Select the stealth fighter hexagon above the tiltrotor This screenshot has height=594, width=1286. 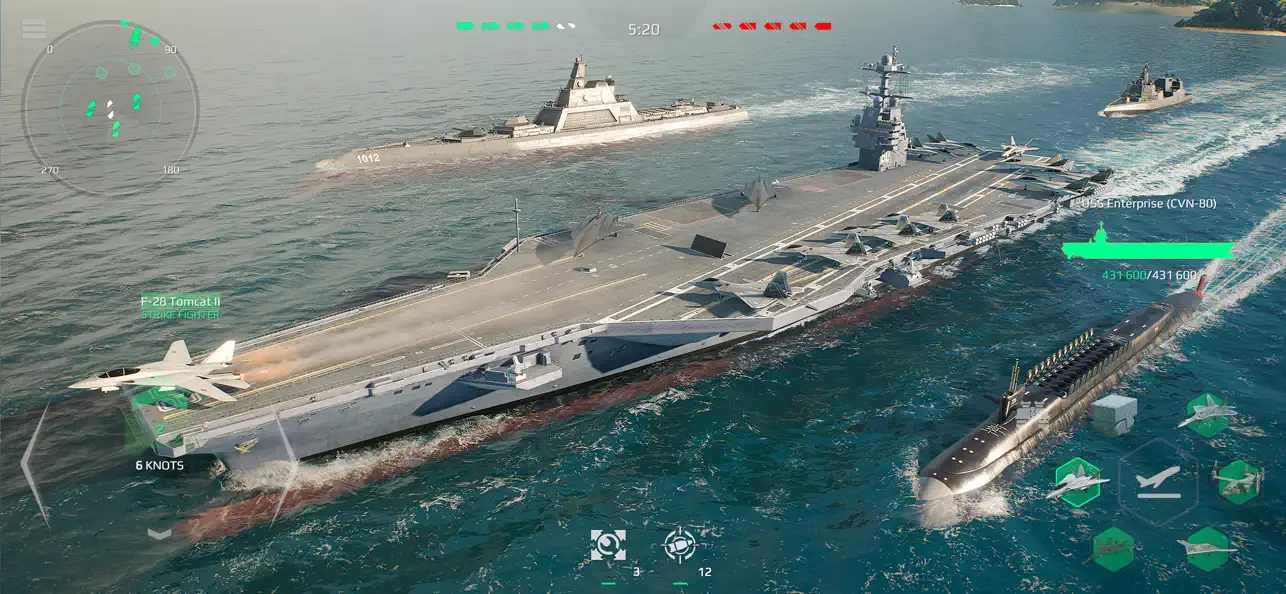[1206, 414]
